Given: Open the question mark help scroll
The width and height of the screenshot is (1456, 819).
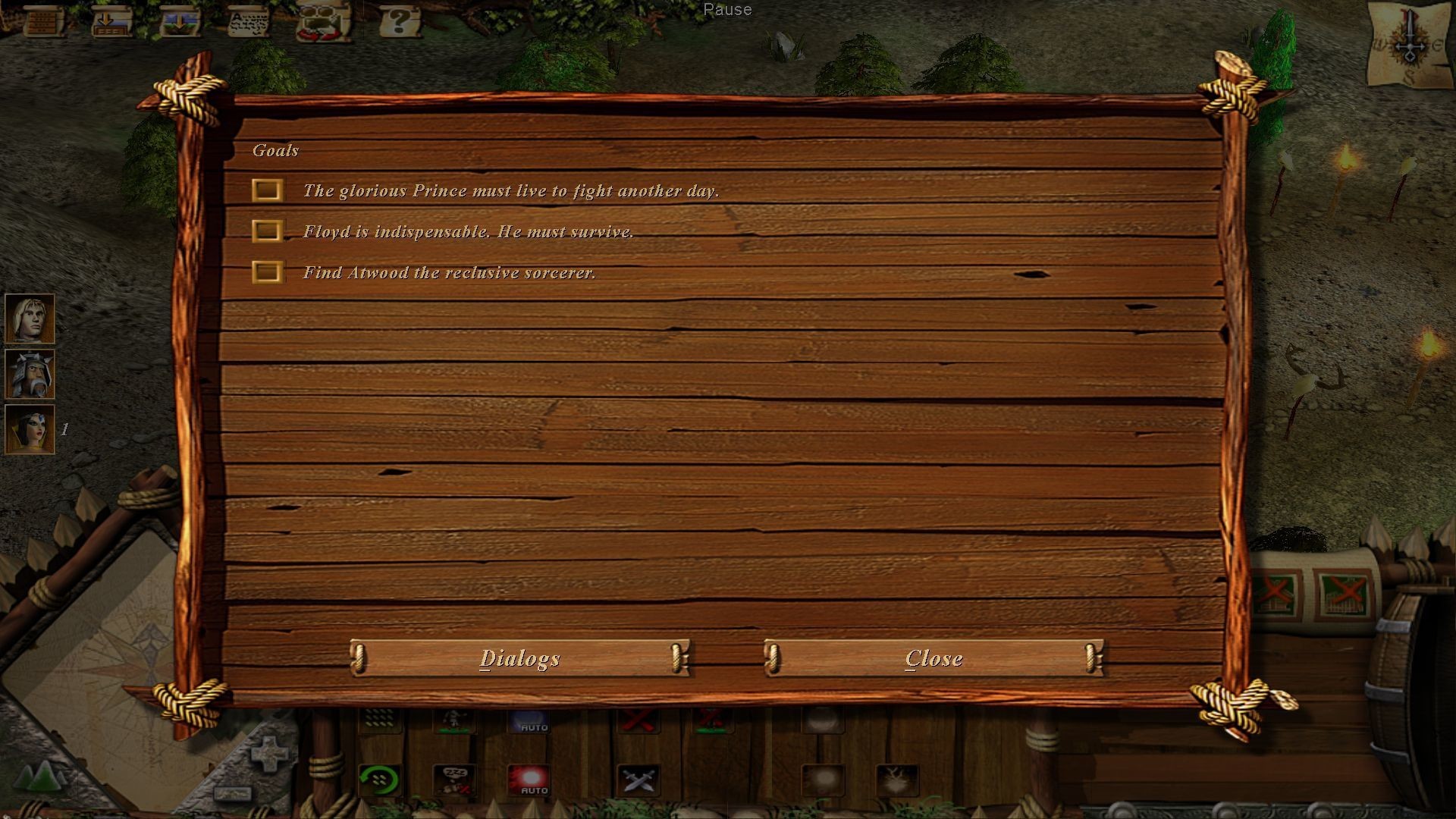Looking at the screenshot, I should pyautogui.click(x=399, y=20).
